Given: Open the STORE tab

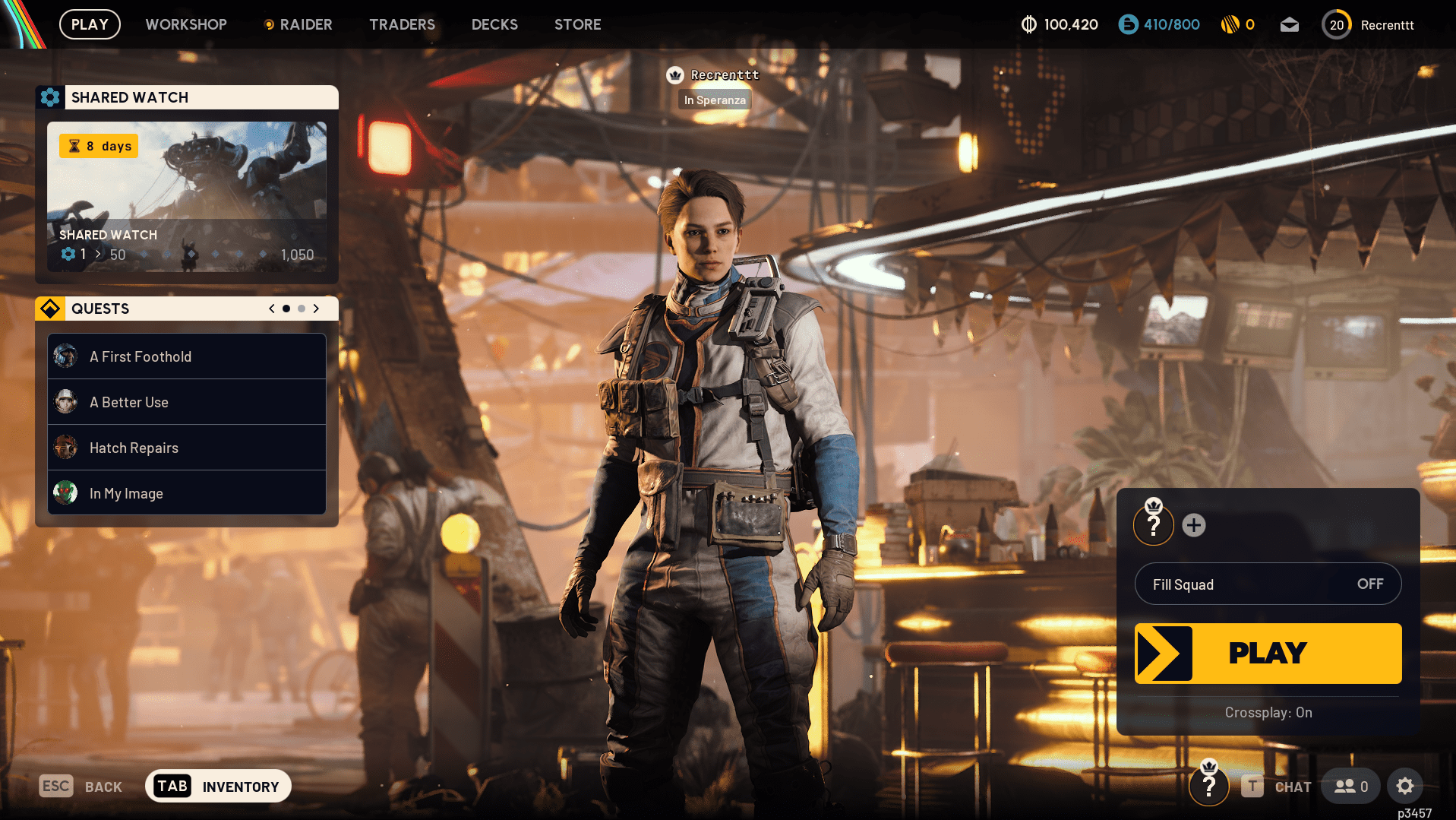Looking at the screenshot, I should (x=577, y=24).
